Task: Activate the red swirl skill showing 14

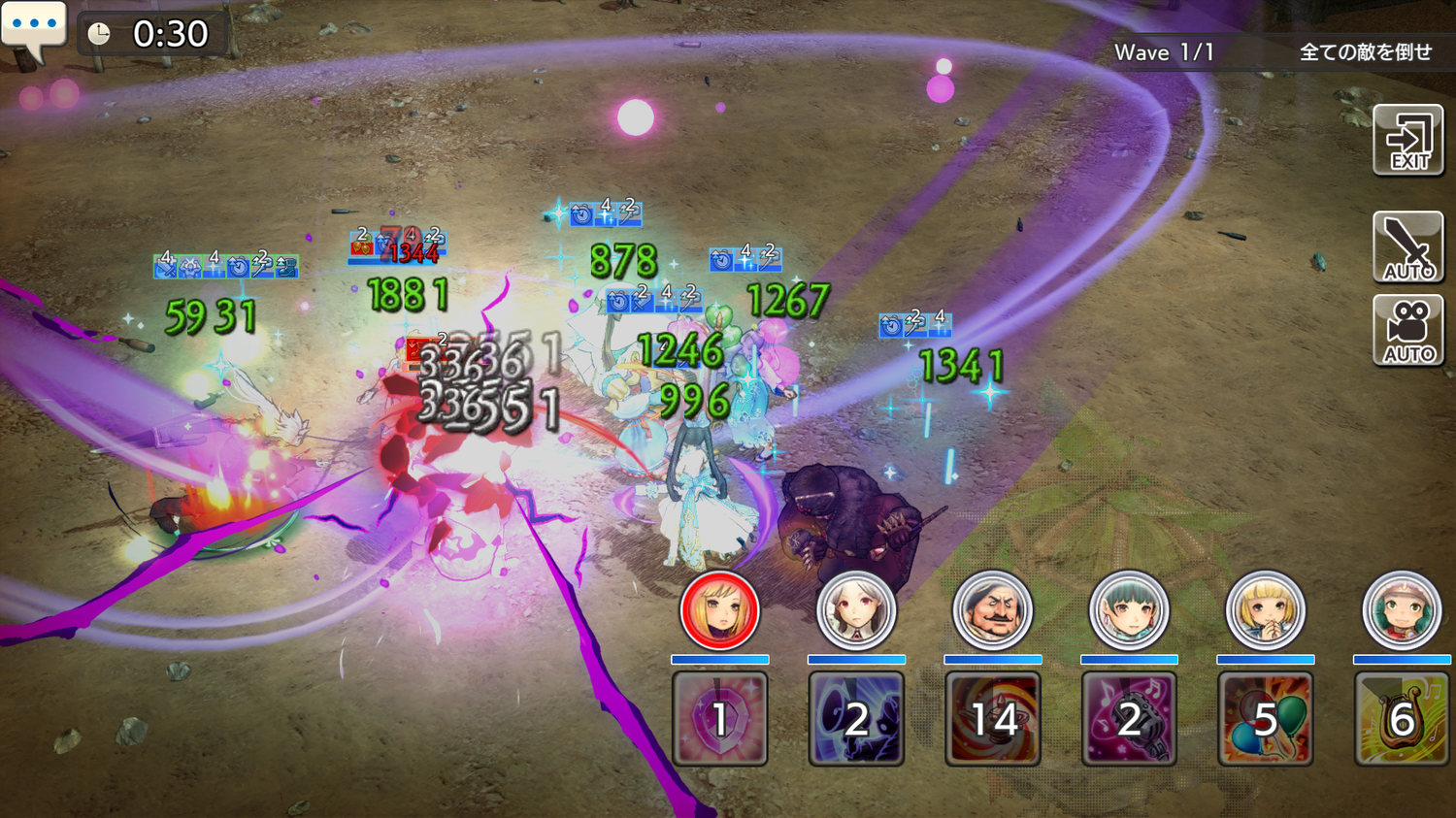Action: [992, 719]
